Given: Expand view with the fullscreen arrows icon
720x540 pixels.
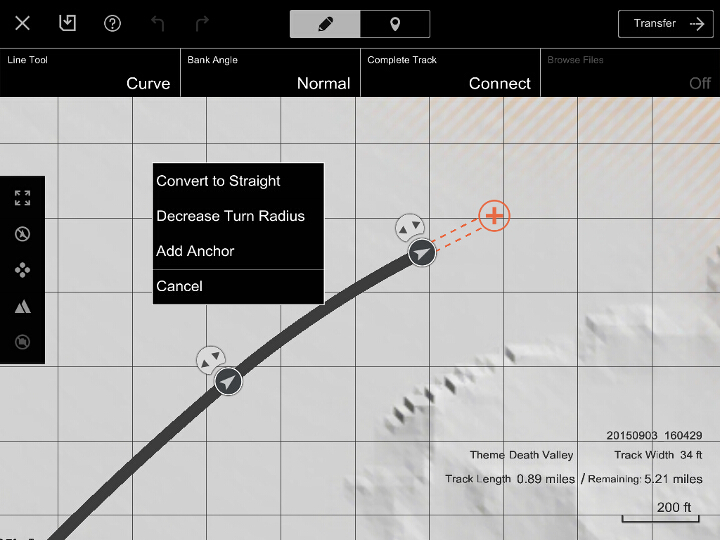Looking at the screenshot, I should point(22,198).
